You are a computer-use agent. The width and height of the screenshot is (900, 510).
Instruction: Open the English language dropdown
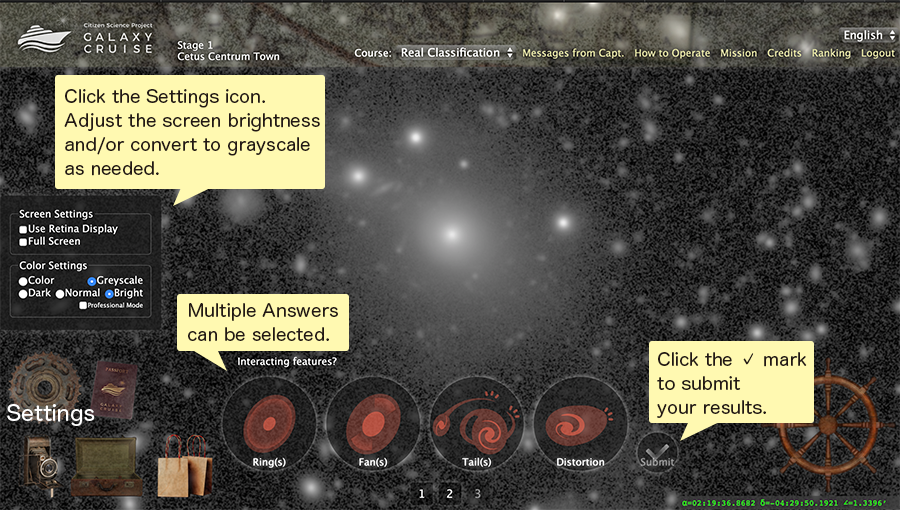868,35
